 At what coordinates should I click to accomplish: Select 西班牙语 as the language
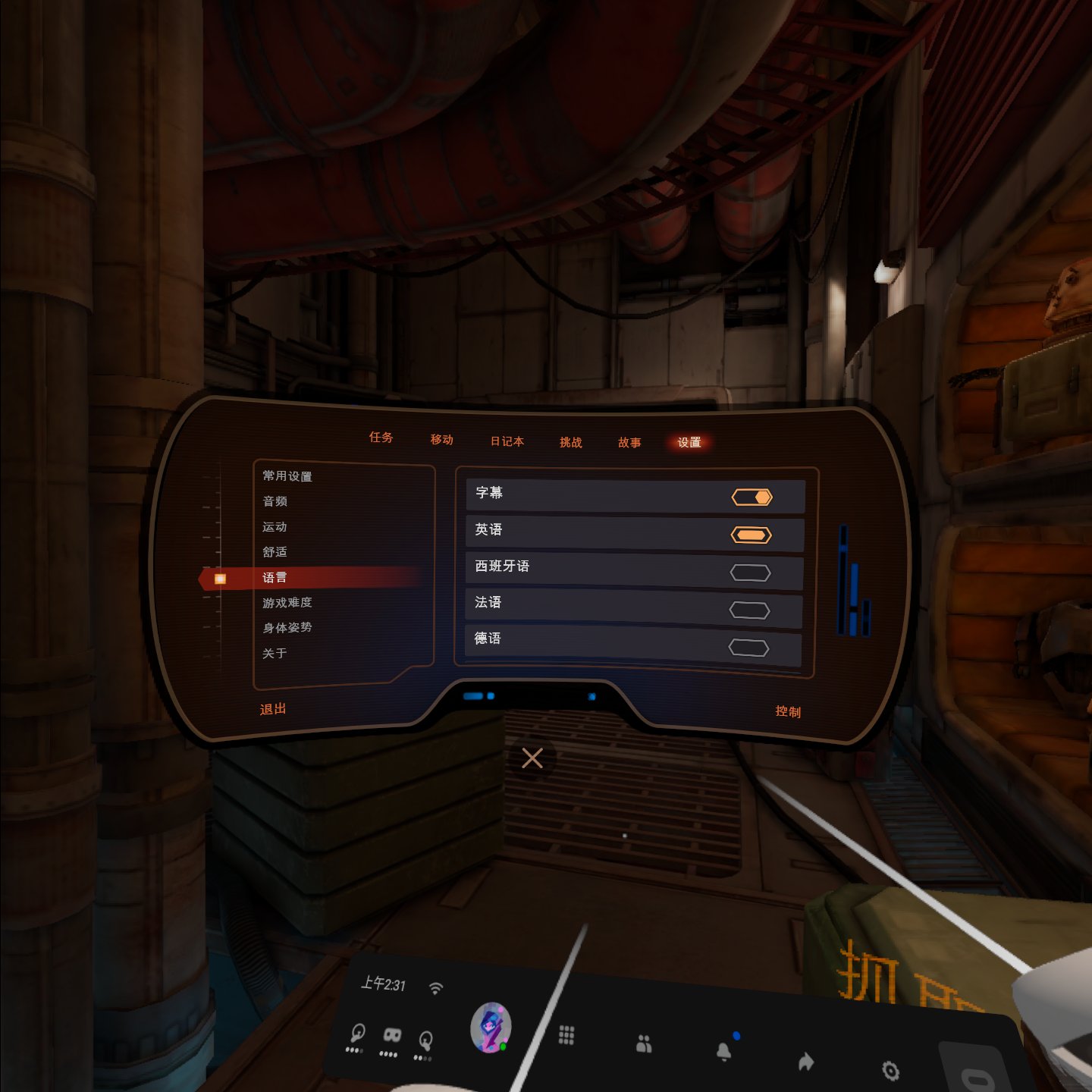pos(750,573)
